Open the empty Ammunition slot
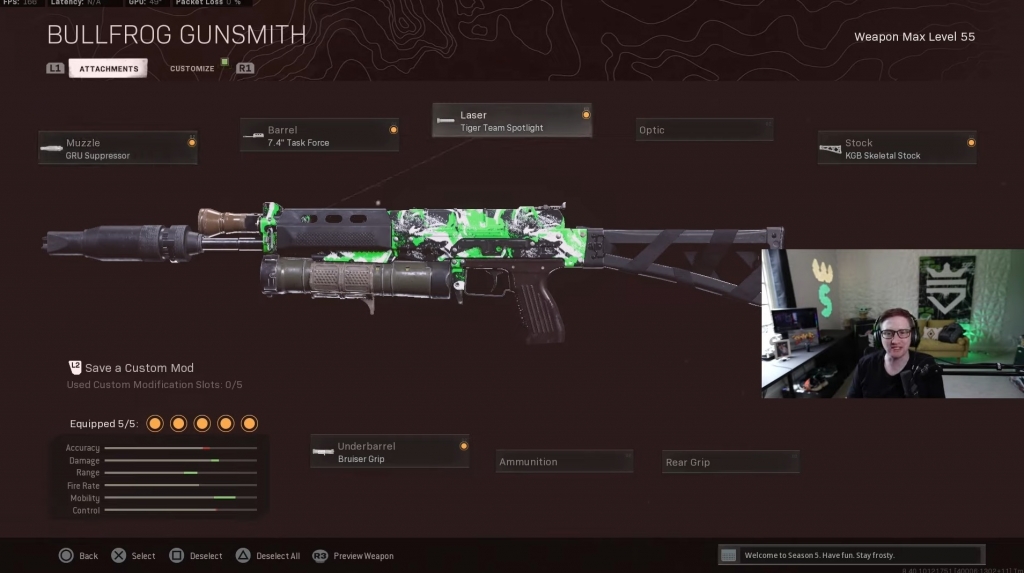The image size is (1024, 573). (x=565, y=462)
